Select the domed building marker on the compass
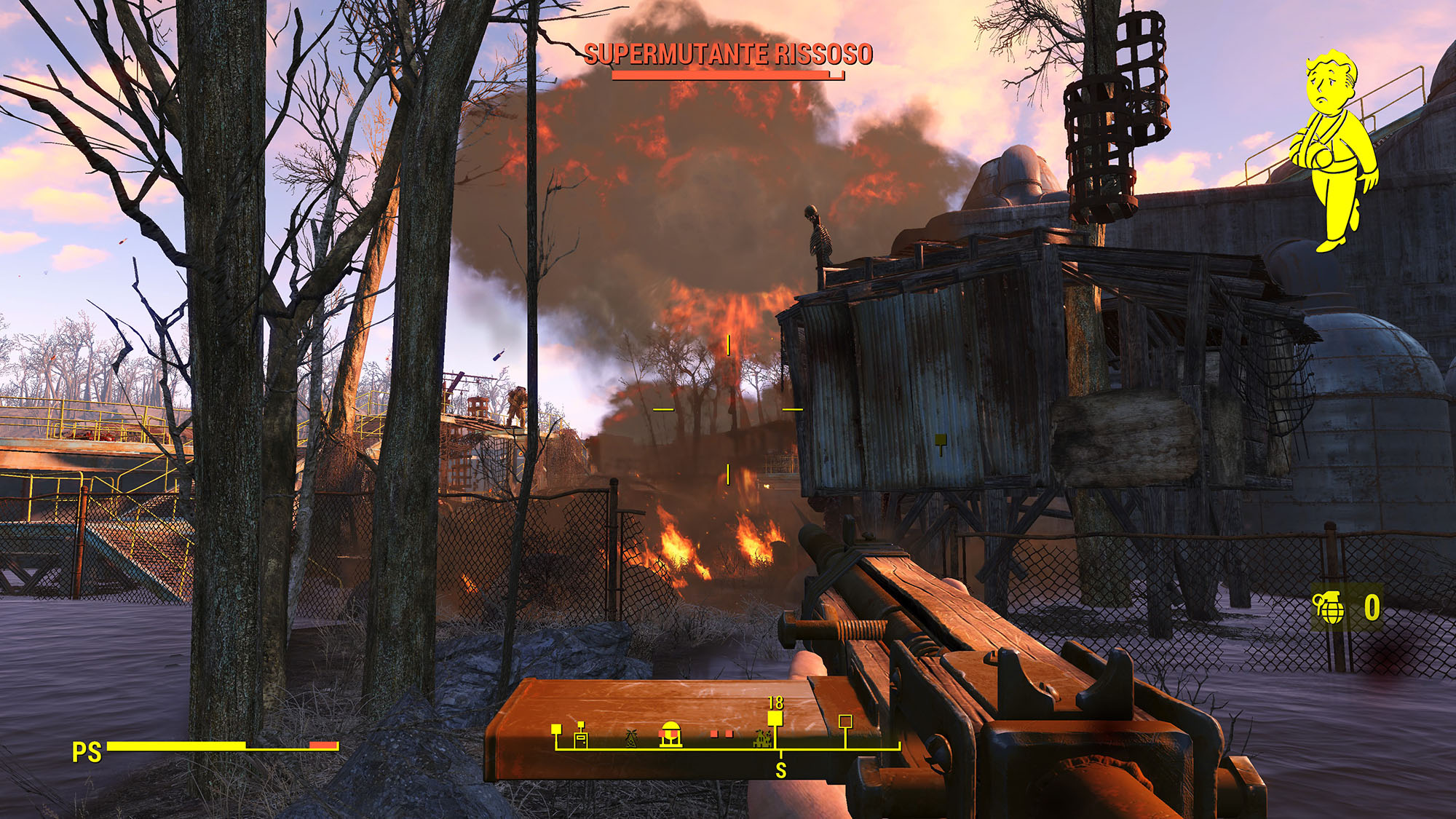 (x=670, y=734)
